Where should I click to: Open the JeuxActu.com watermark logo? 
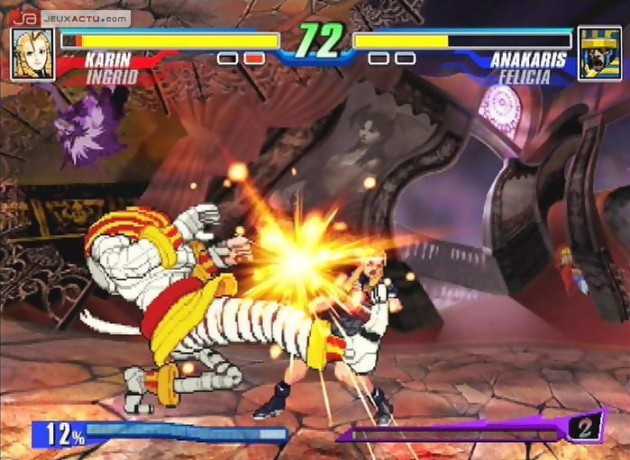(x=70, y=17)
